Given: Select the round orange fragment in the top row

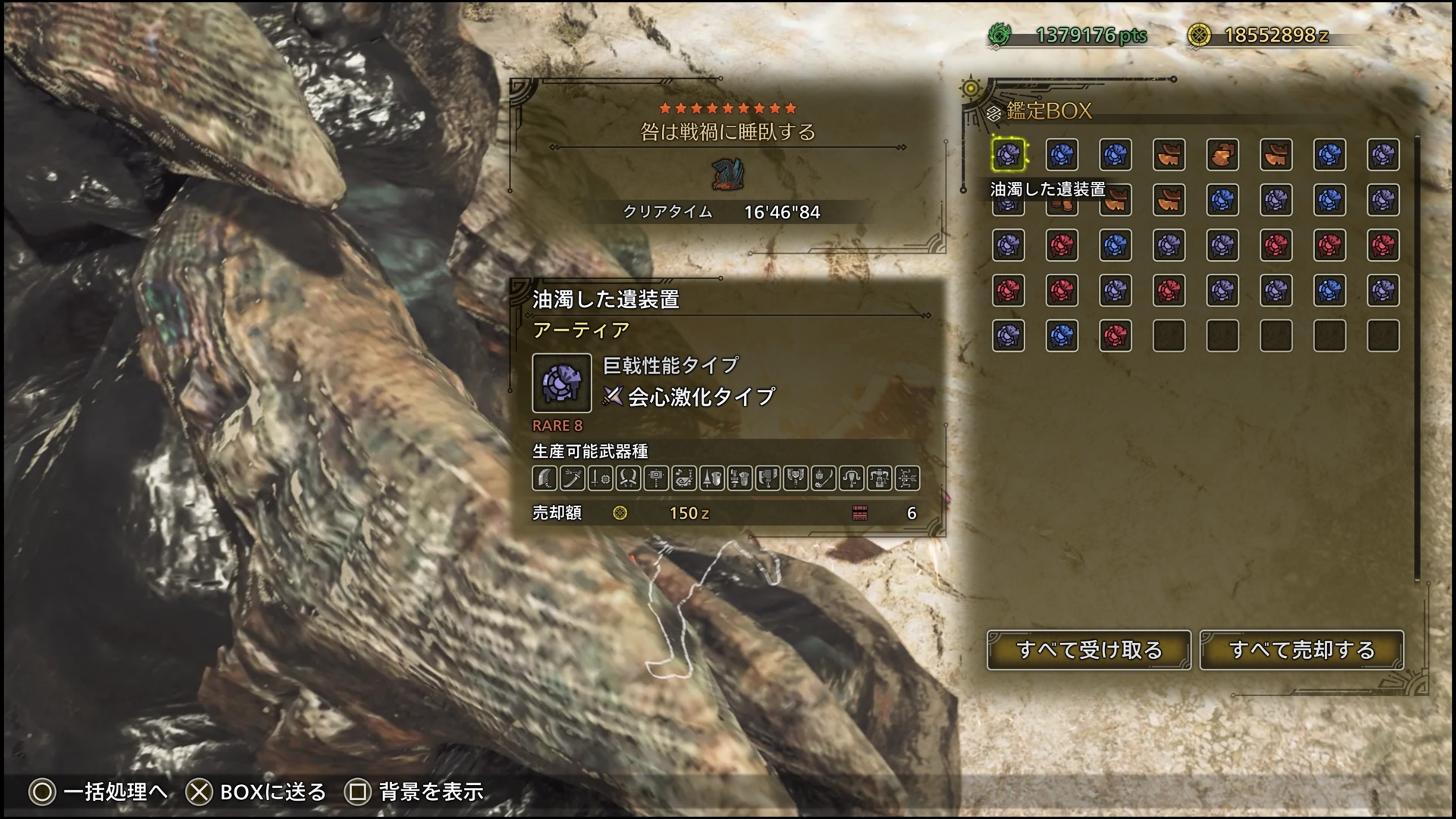Looking at the screenshot, I should (x=1222, y=155).
